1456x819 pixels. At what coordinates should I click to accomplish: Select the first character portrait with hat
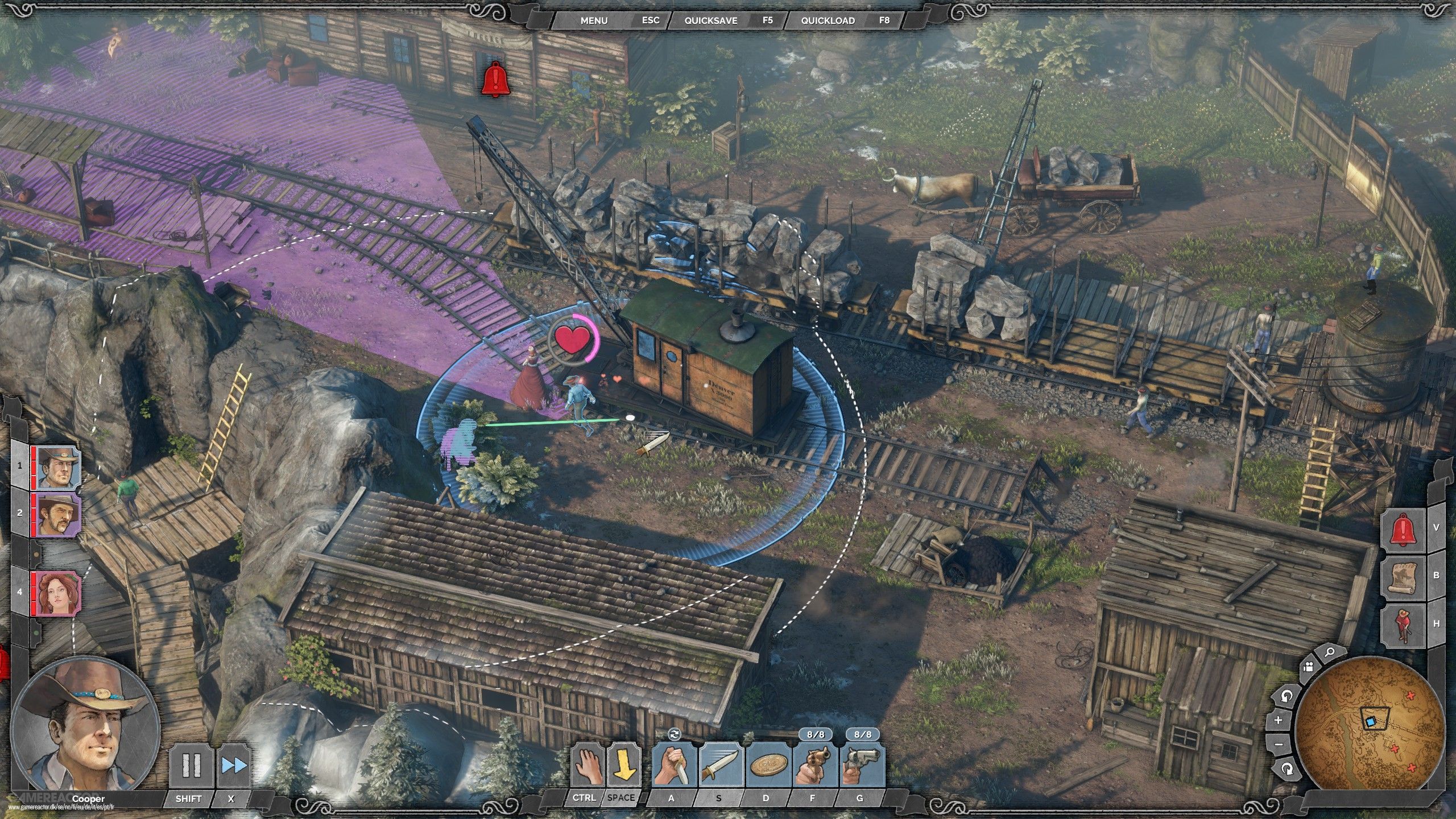click(x=58, y=468)
